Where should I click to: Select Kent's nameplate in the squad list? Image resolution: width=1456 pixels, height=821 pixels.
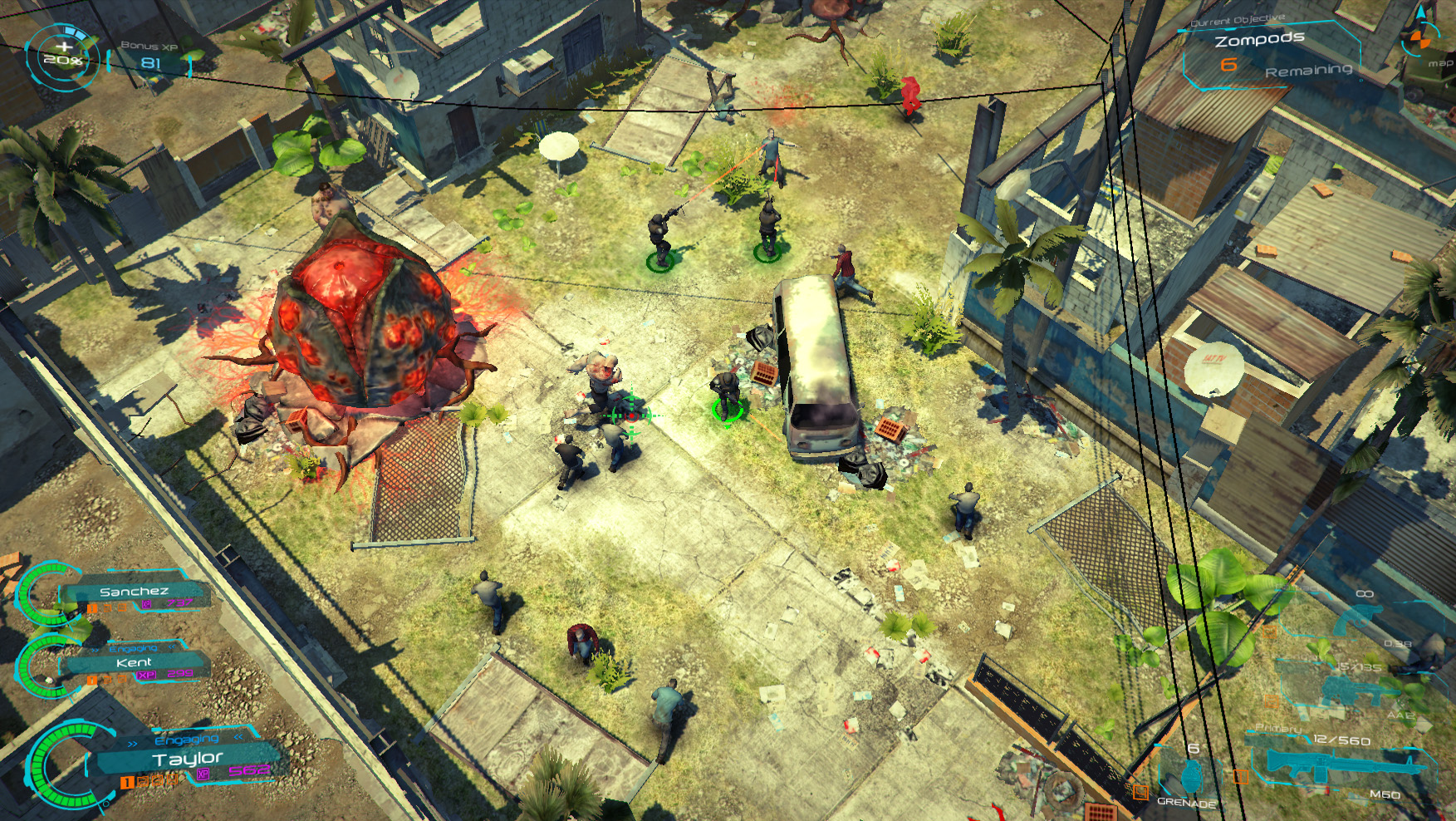pos(134,662)
